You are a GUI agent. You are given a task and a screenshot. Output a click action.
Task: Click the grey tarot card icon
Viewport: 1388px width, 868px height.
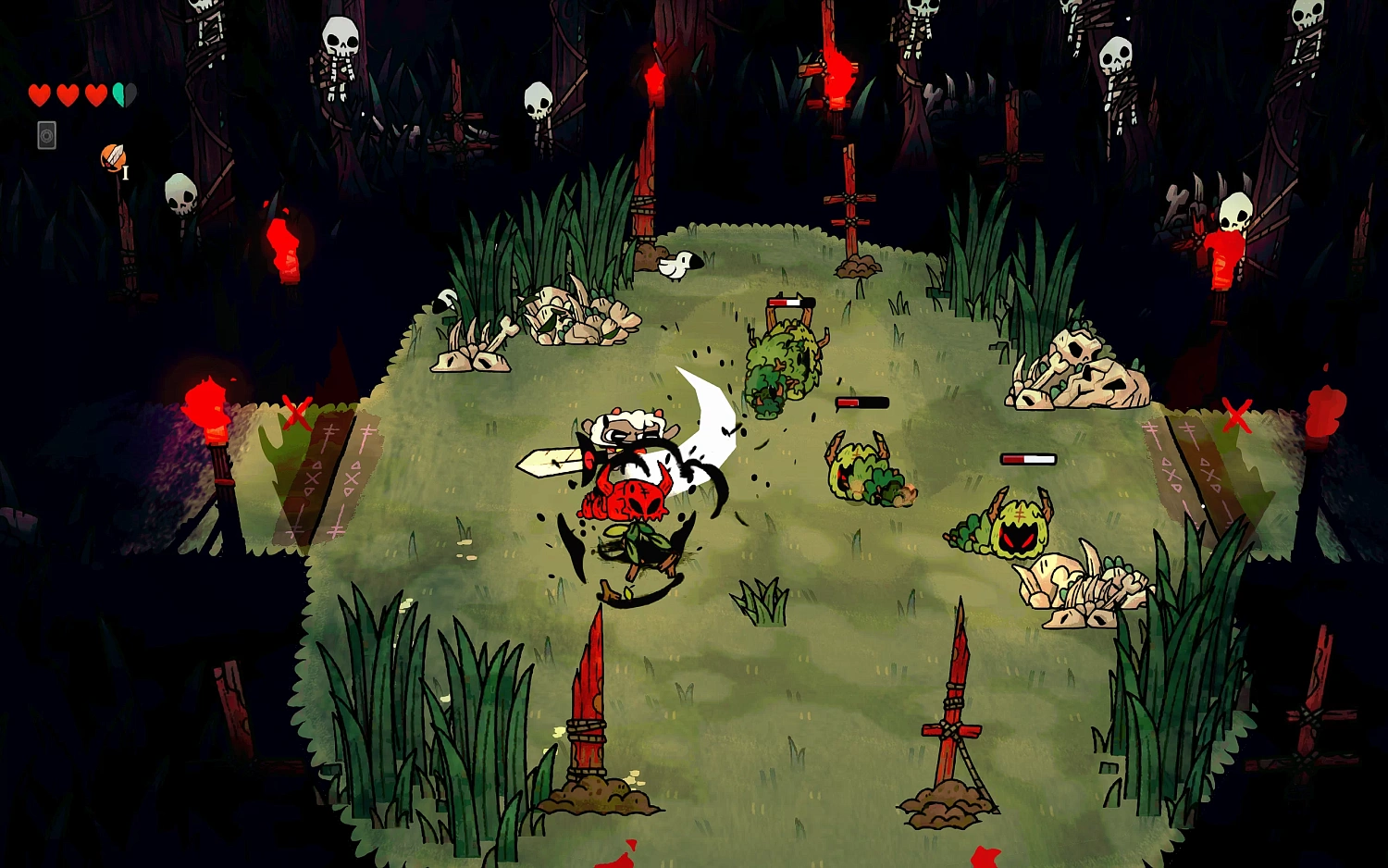pos(46,136)
